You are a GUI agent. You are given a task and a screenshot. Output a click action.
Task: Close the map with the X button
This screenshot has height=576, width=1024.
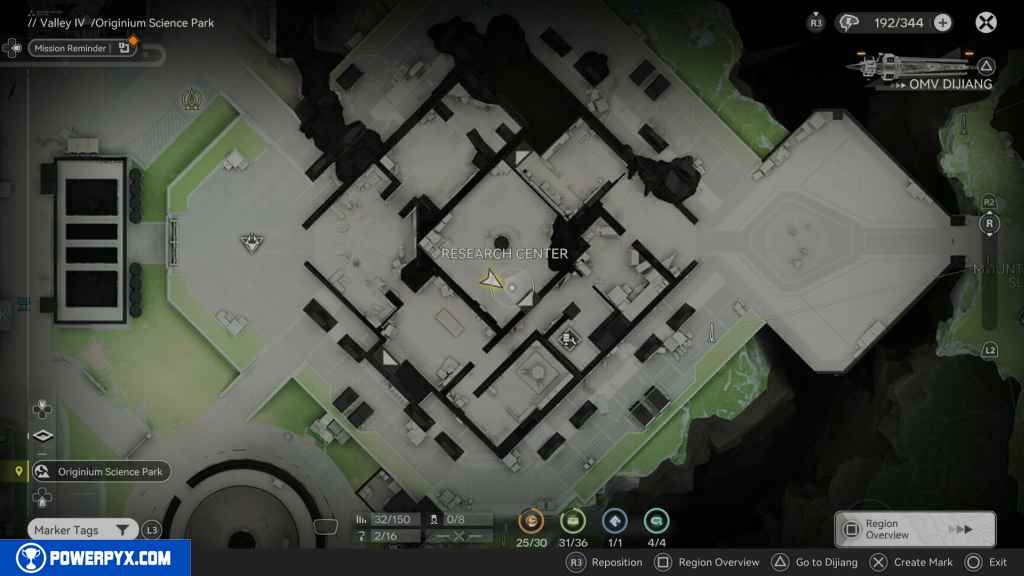pyautogui.click(x=986, y=22)
